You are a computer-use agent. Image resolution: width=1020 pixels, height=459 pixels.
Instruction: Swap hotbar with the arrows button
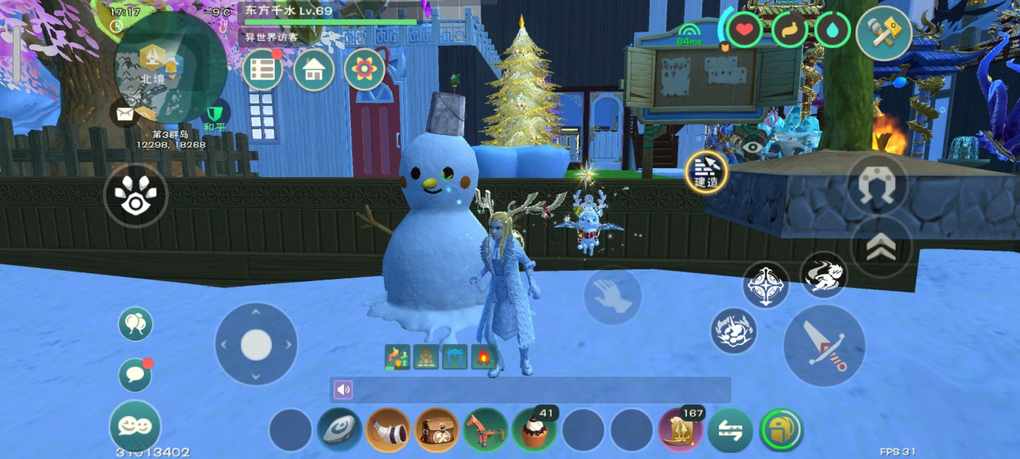(x=730, y=430)
